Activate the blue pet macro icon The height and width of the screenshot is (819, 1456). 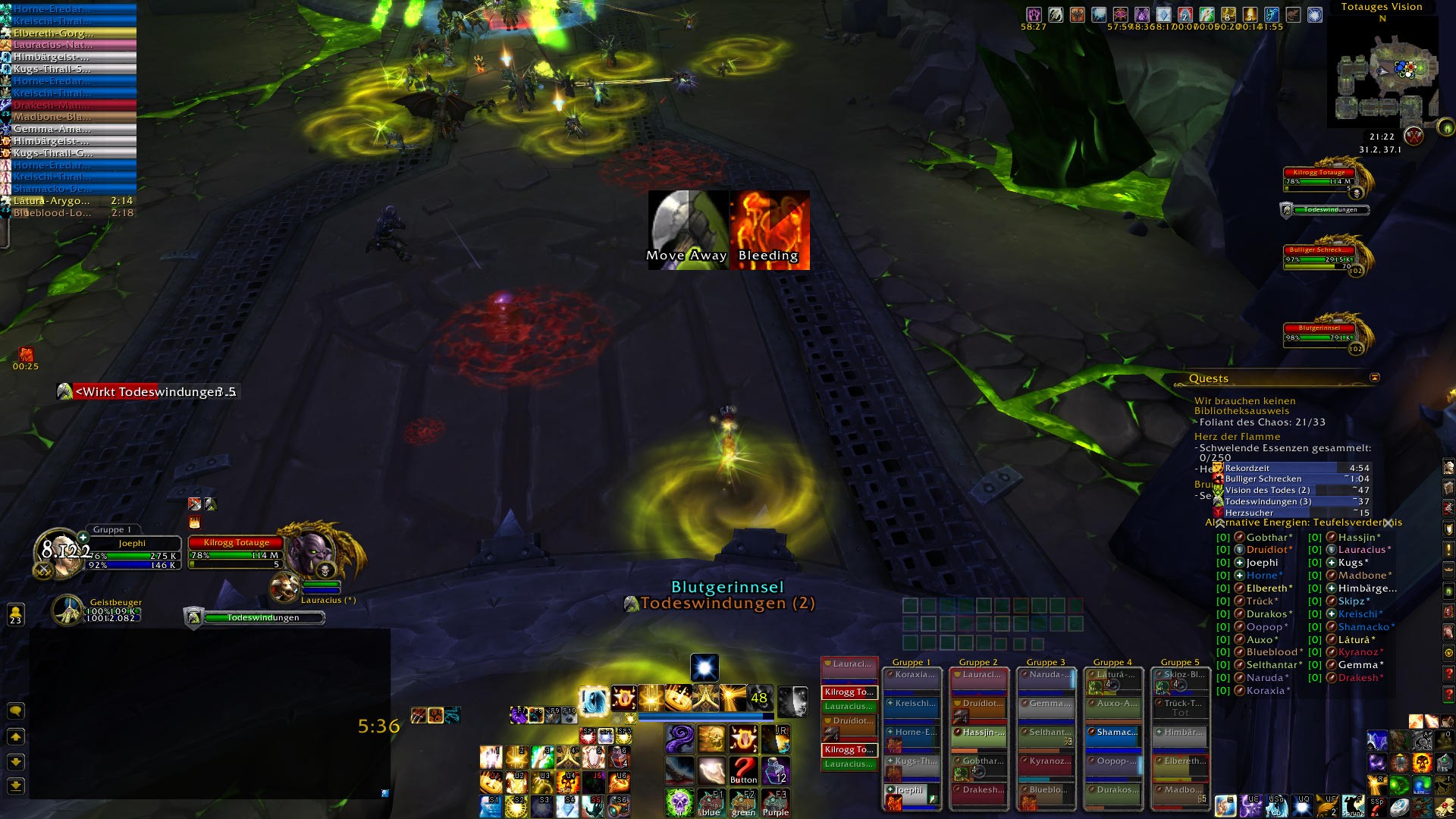[x=711, y=802]
